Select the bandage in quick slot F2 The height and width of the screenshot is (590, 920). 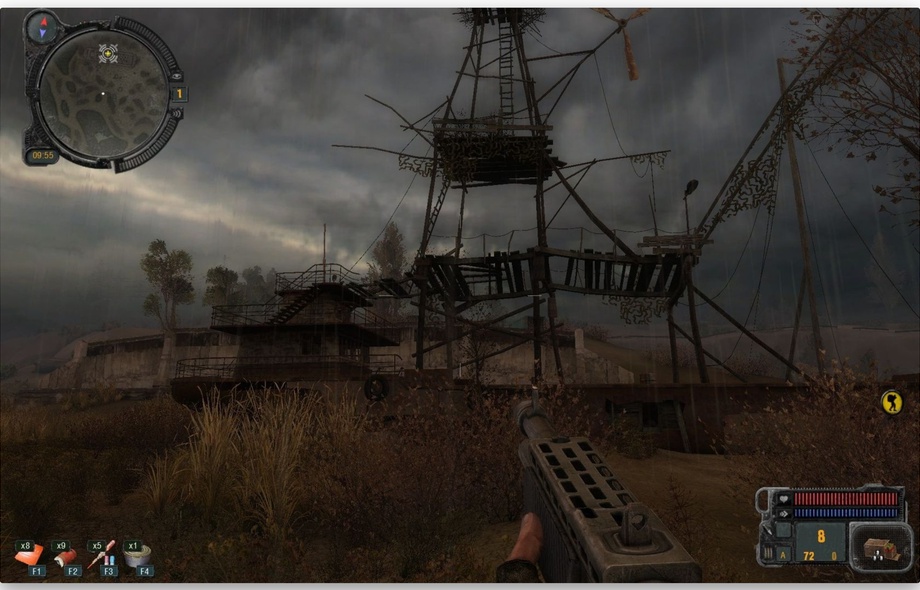coord(66,555)
